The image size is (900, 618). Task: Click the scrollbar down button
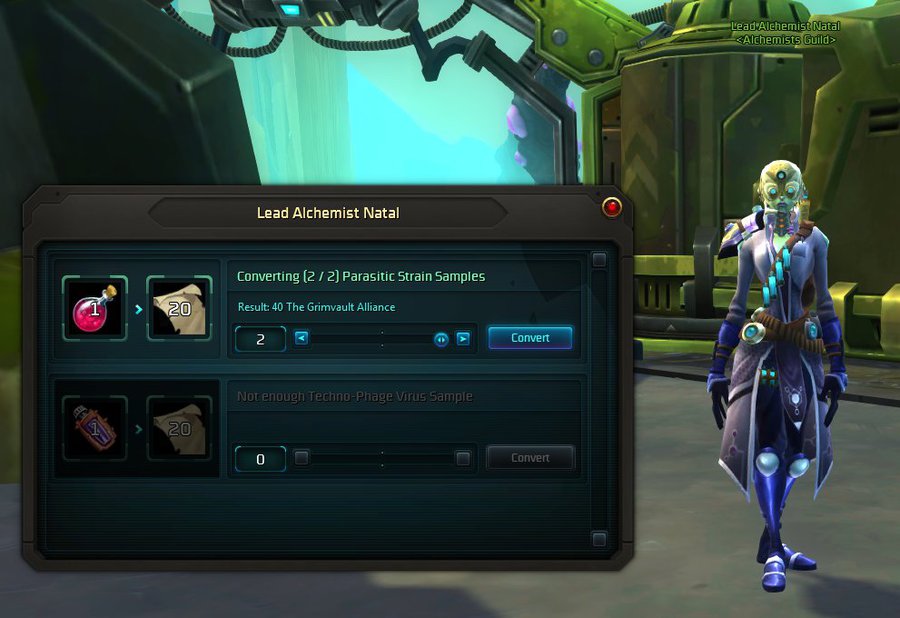click(599, 540)
